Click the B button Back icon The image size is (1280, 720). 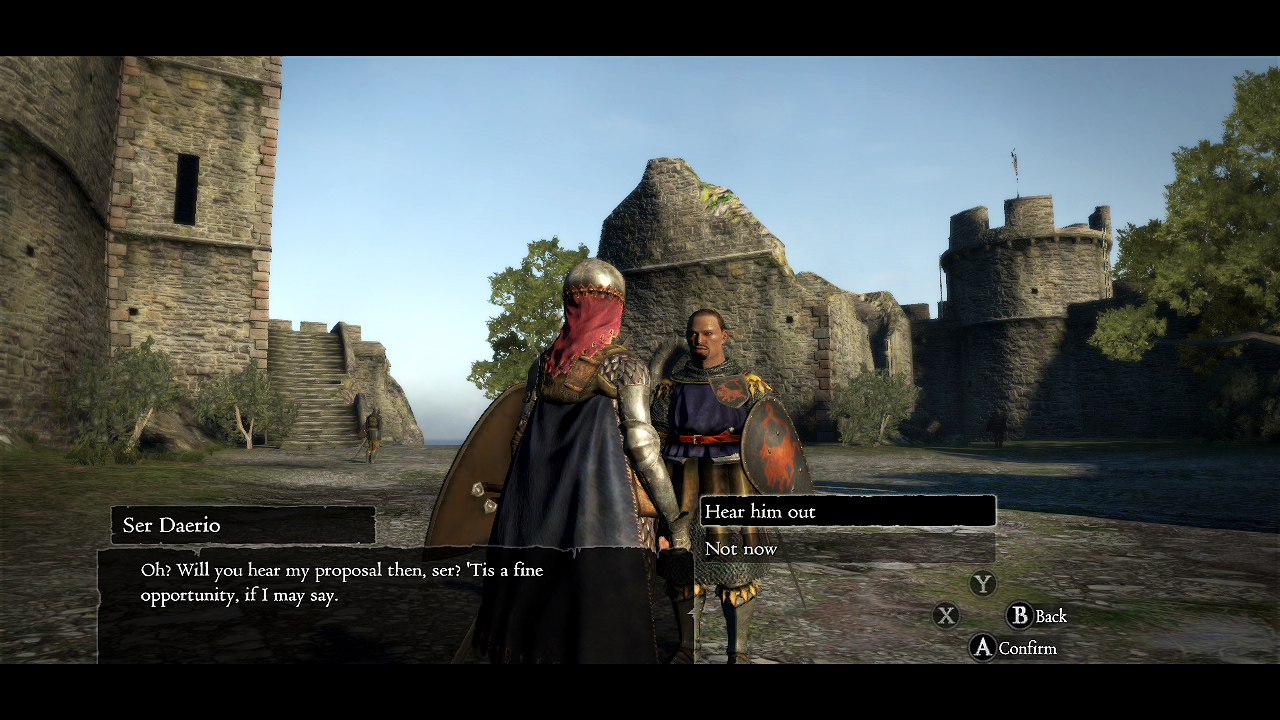(x=1018, y=616)
